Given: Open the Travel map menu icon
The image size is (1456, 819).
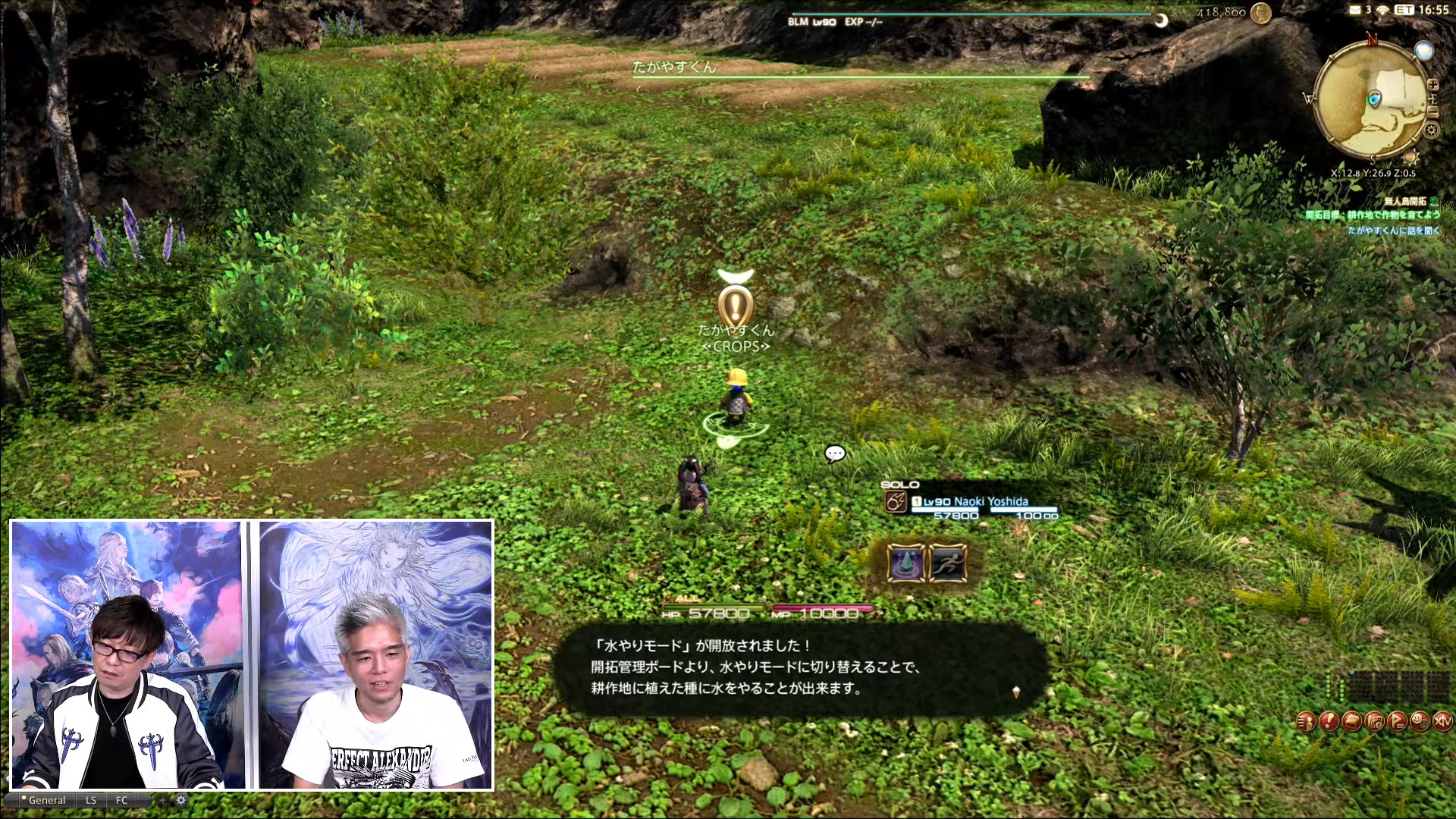Looking at the screenshot, I should coord(1374,721).
